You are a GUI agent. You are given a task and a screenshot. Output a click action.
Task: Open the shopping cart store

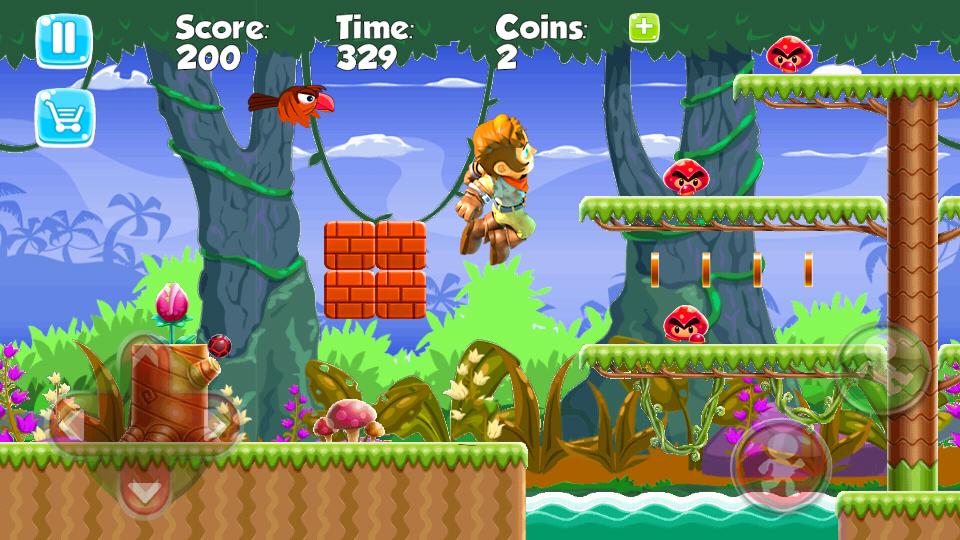pyautogui.click(x=64, y=118)
